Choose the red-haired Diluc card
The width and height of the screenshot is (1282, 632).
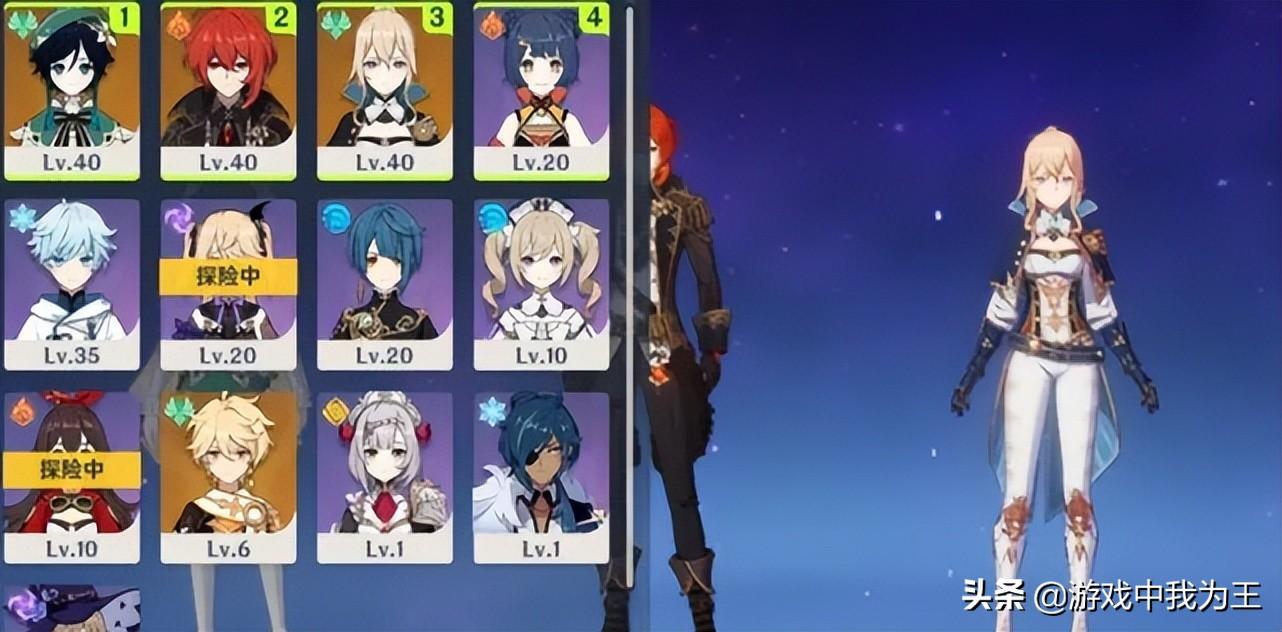(x=228, y=90)
